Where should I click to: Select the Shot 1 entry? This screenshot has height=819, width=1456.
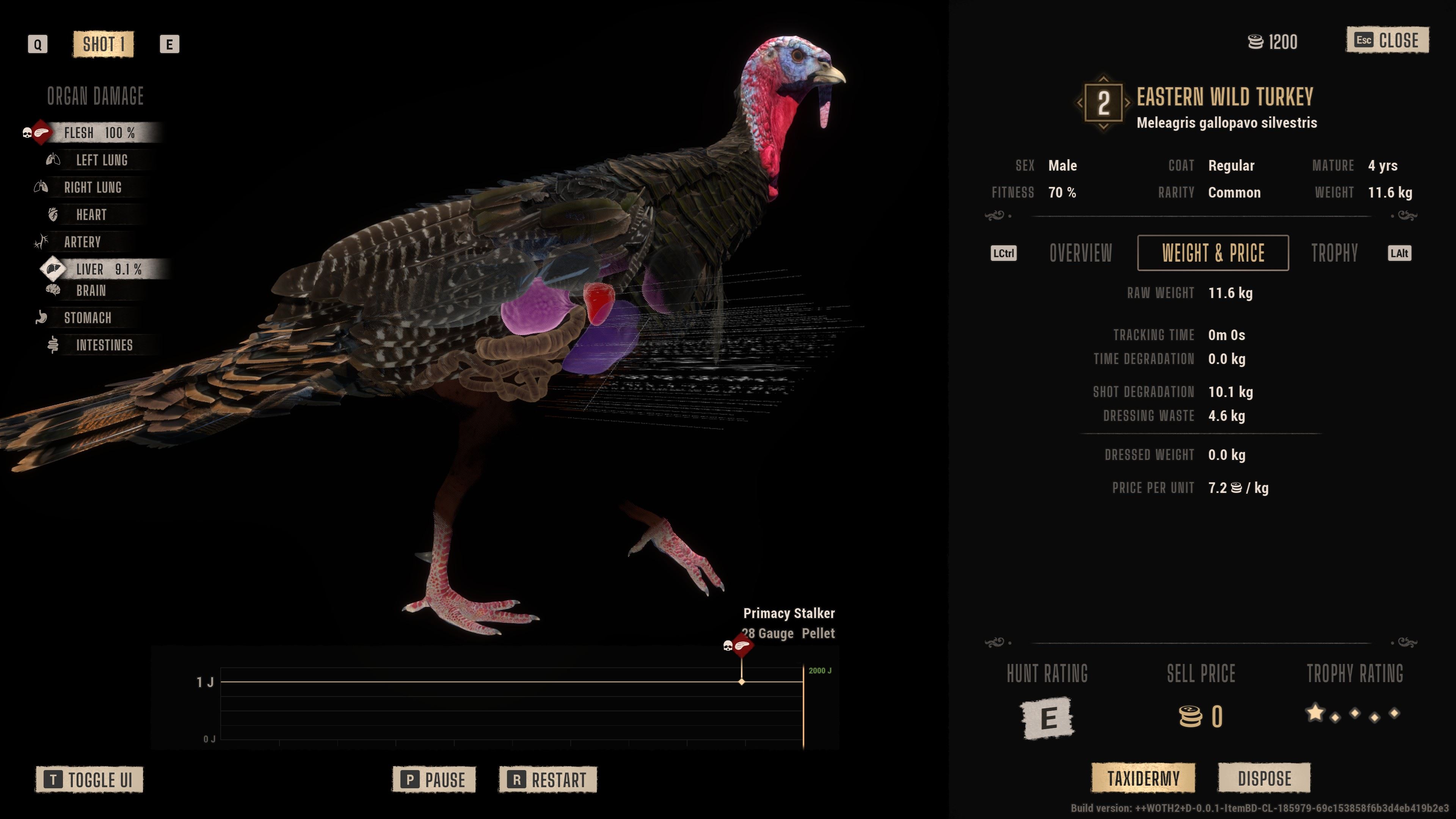104,44
